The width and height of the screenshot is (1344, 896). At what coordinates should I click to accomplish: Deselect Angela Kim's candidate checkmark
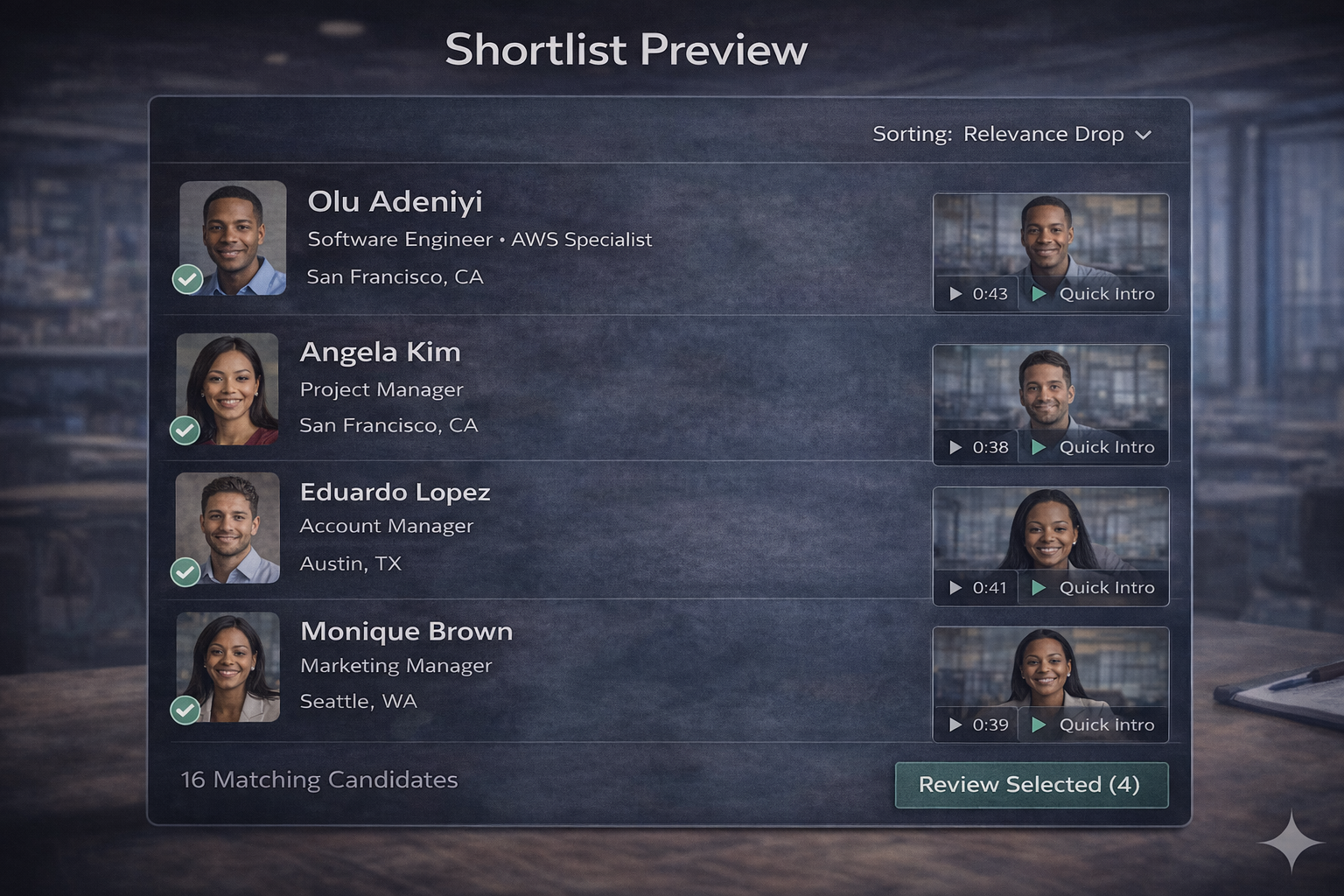[185, 430]
